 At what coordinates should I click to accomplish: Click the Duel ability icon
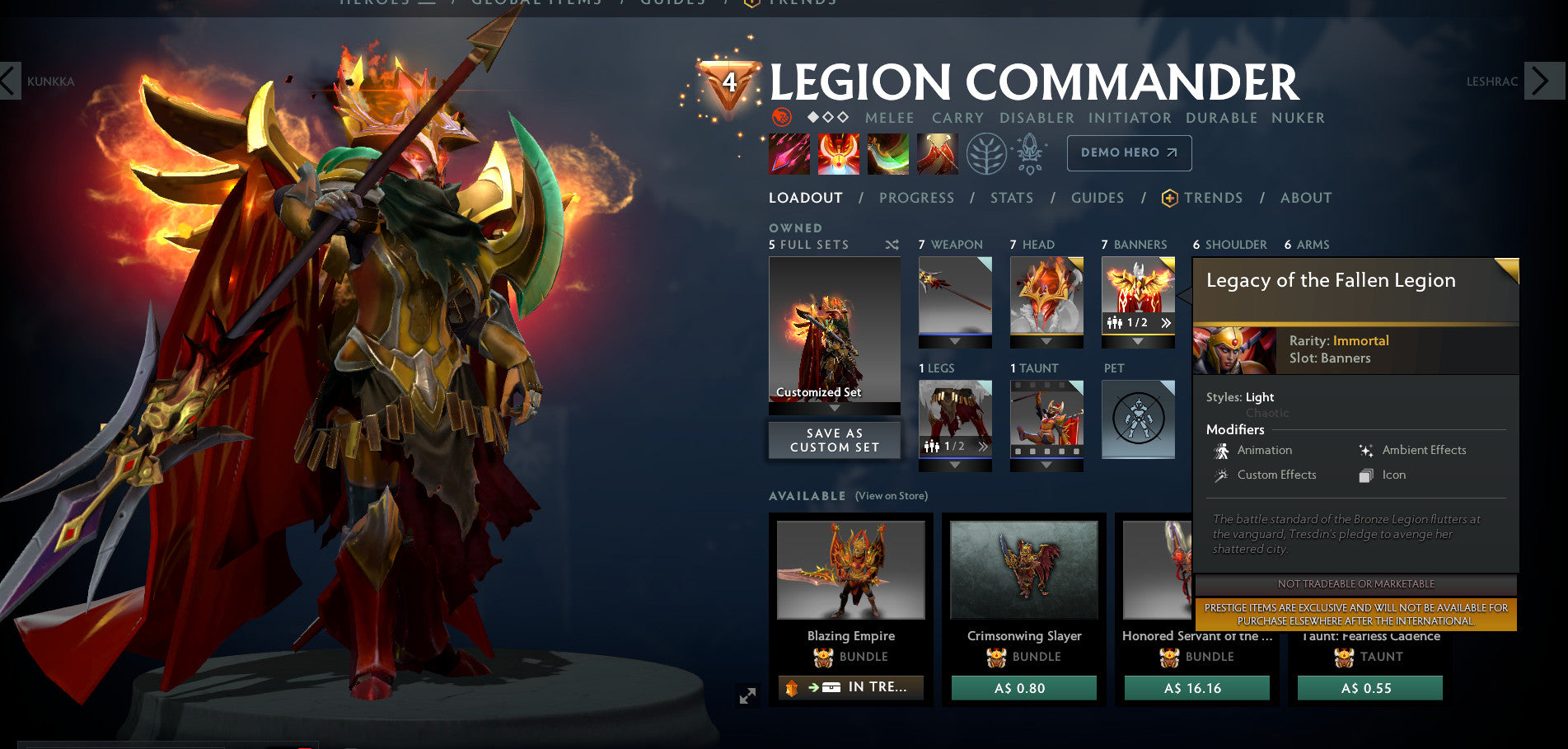point(938,155)
